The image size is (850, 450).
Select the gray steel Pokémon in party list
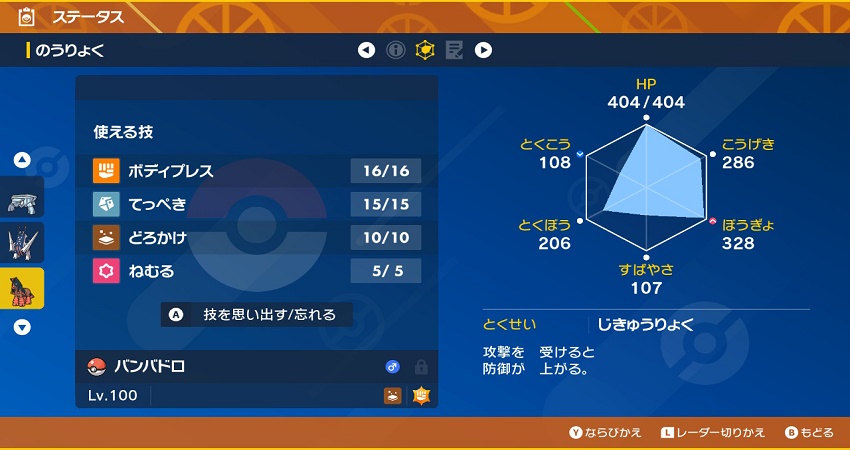tap(22, 201)
